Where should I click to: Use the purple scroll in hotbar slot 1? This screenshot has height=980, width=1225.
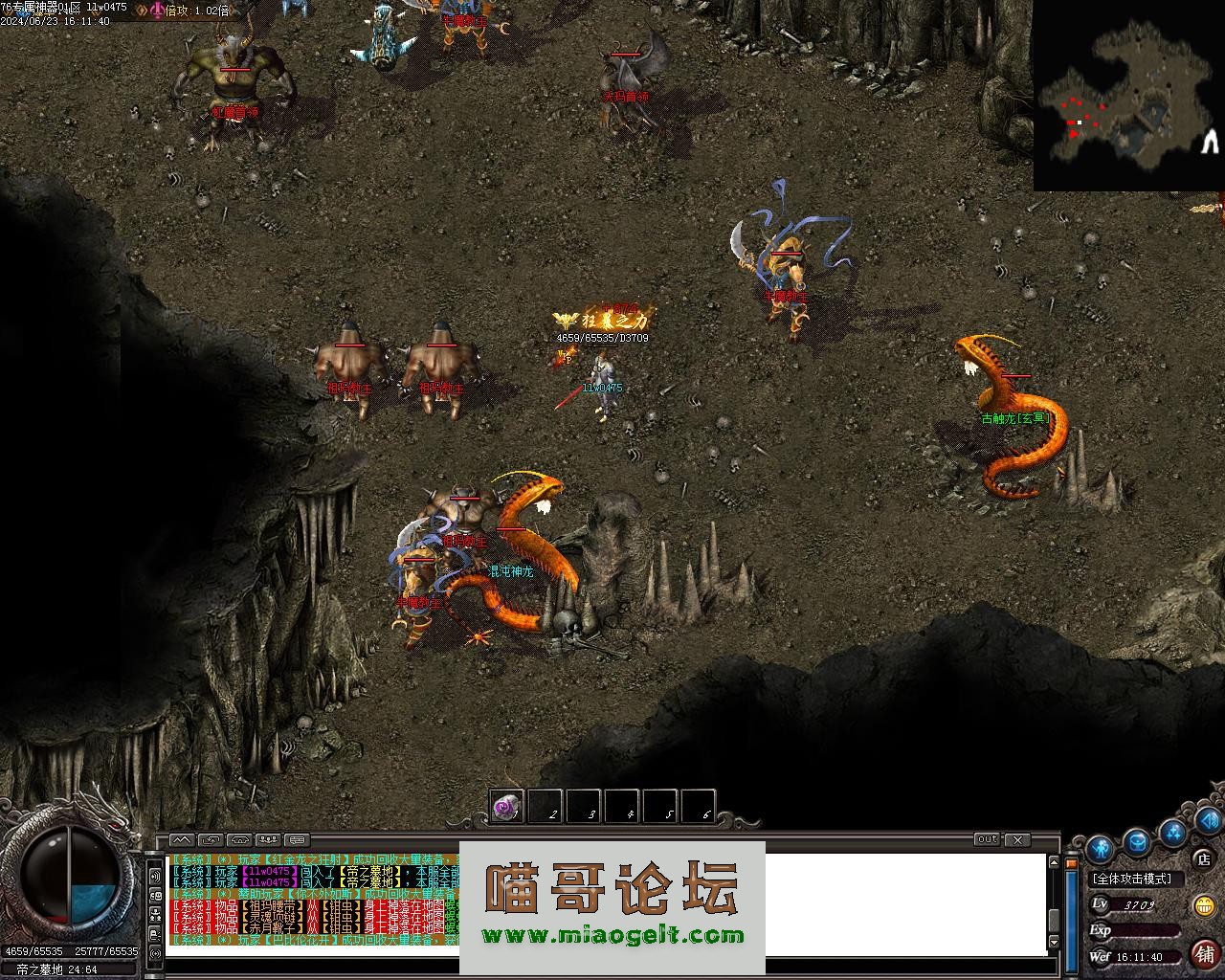coord(506,807)
